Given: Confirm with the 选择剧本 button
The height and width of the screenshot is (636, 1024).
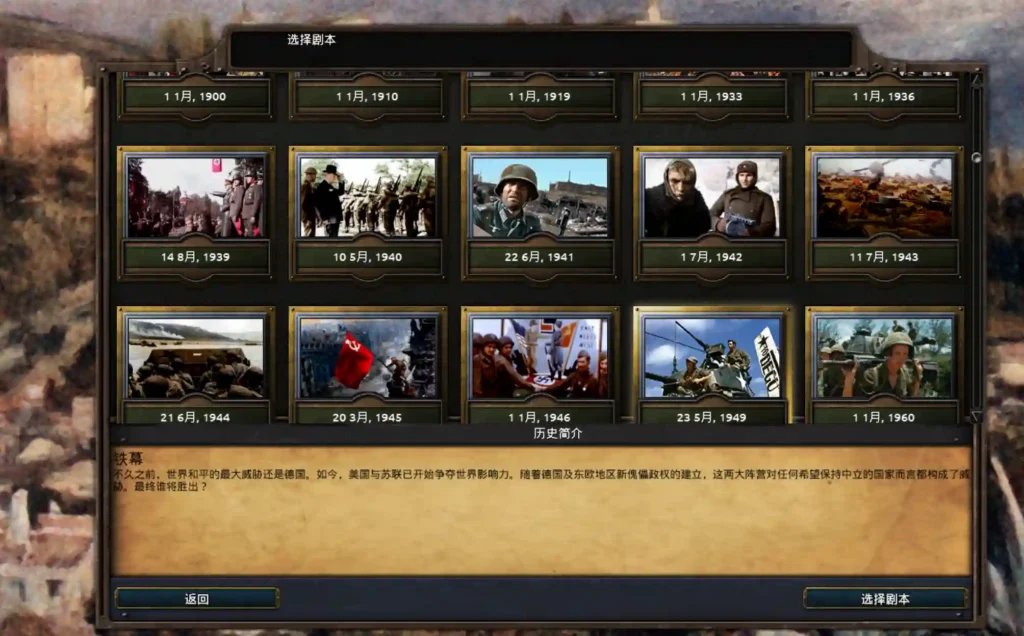Looking at the screenshot, I should click(x=885, y=599).
